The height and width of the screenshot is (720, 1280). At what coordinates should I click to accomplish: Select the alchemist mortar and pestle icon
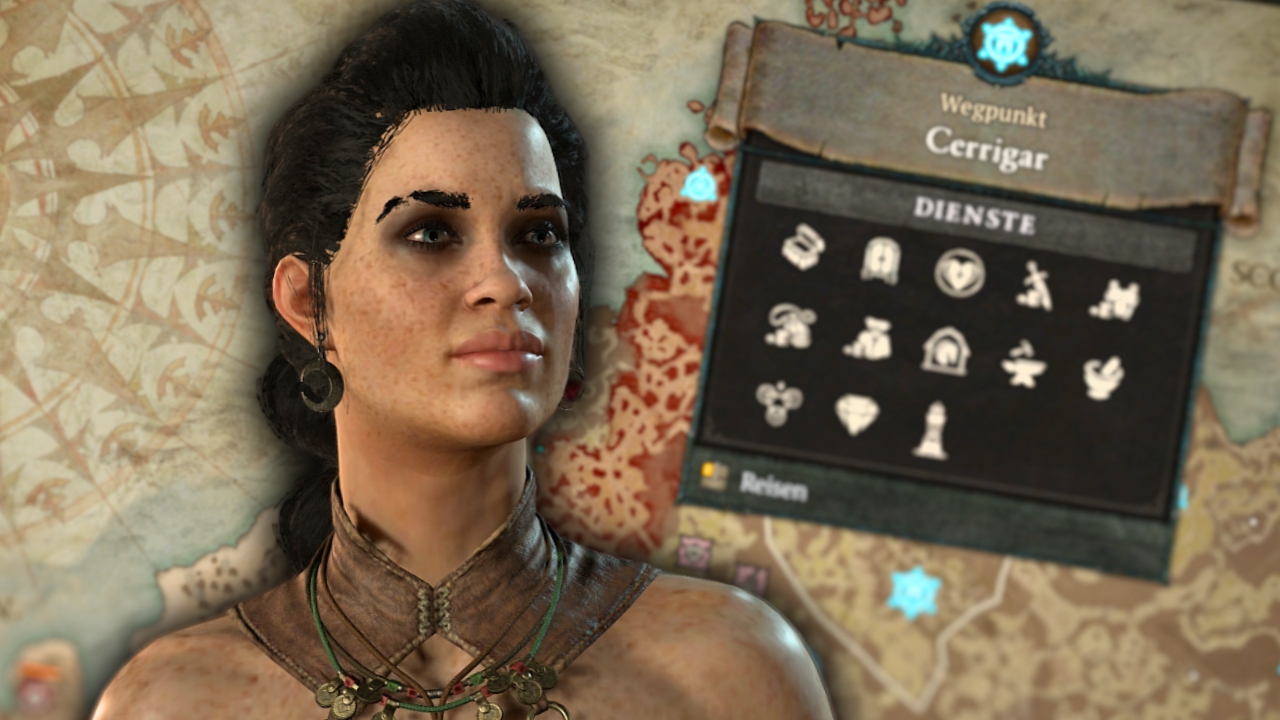point(1103,378)
